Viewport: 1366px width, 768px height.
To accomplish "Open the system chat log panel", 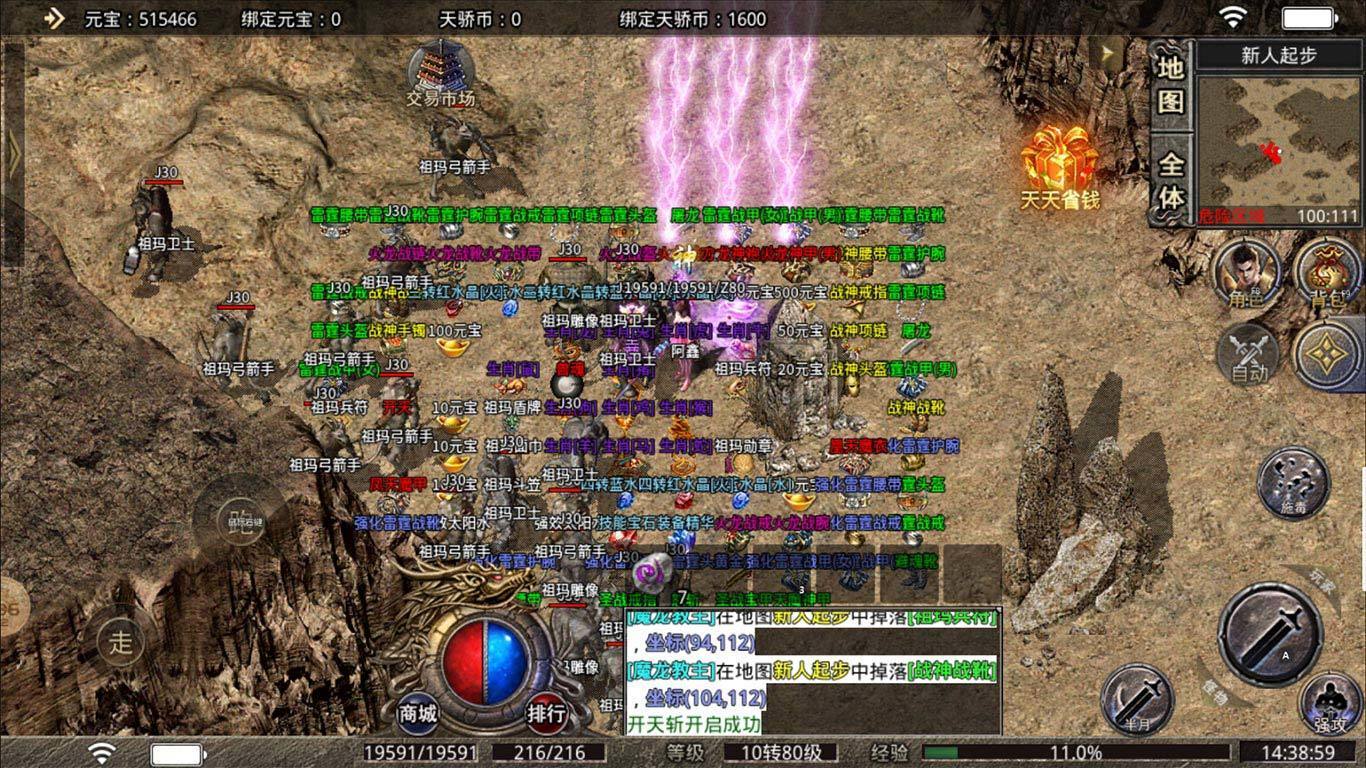I will tap(812, 671).
